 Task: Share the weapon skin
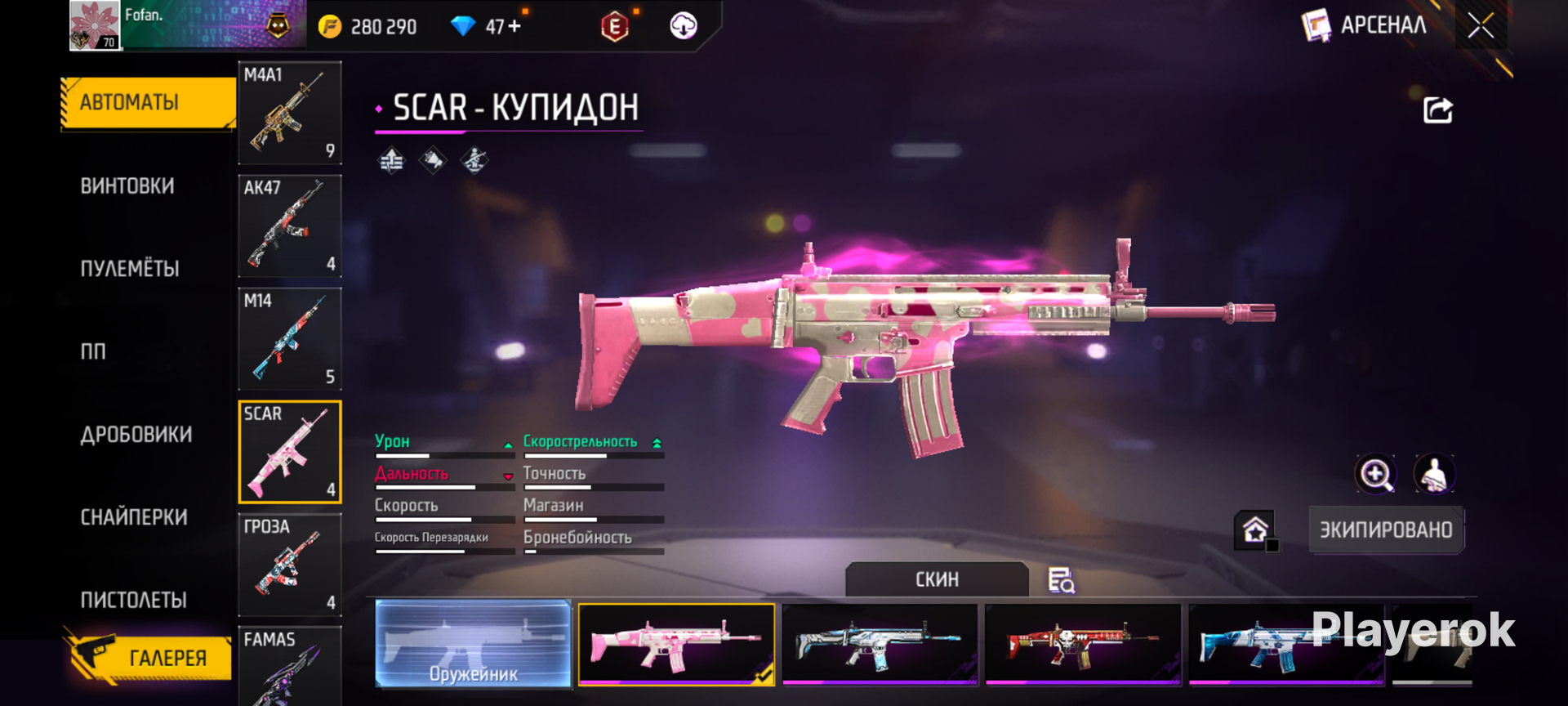1438,110
